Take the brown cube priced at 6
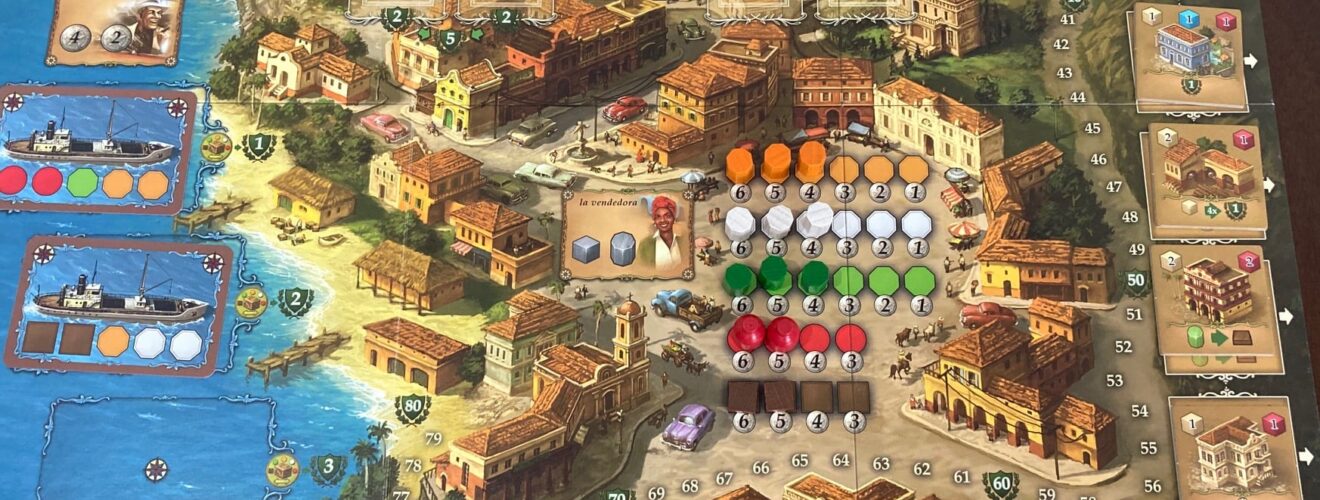The image size is (1320, 500). [x=742, y=396]
